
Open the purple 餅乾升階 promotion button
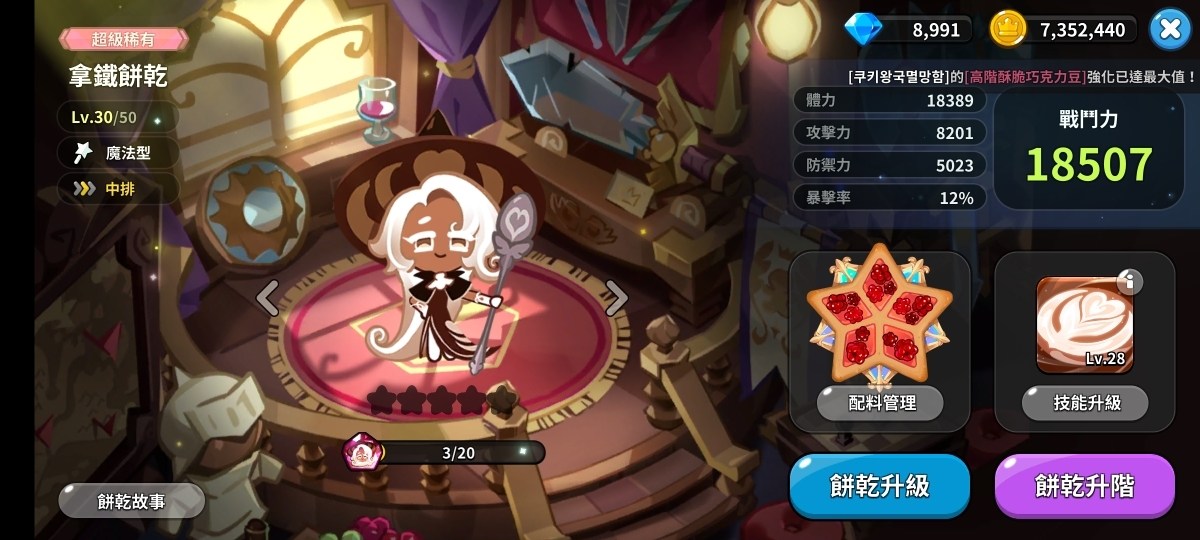1084,486
